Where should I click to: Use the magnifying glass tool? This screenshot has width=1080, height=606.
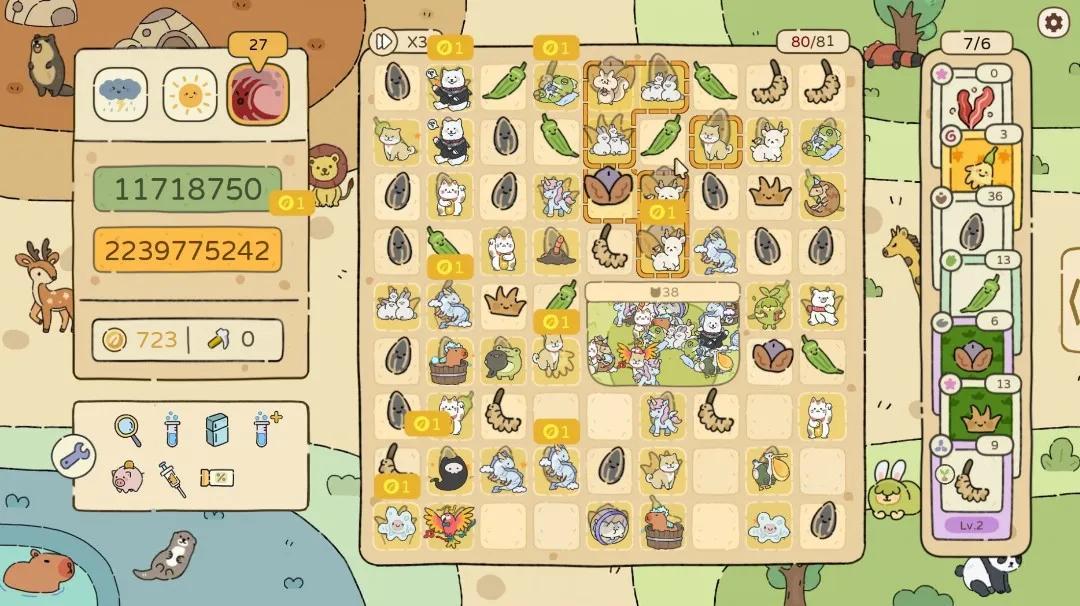click(127, 429)
